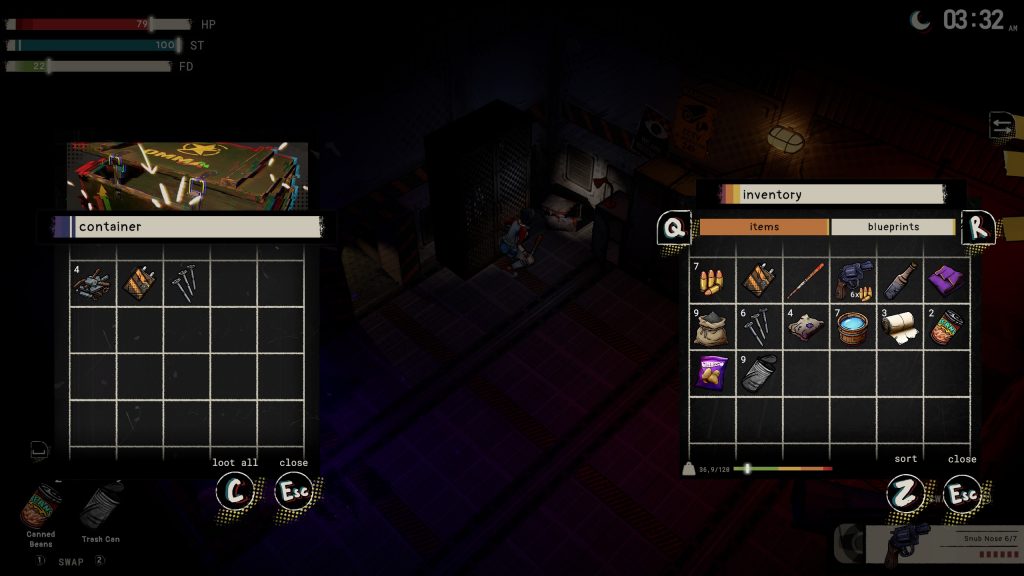Select the nails in the container grid
Viewport: 1024px width, 576px height.
[x=186, y=284]
